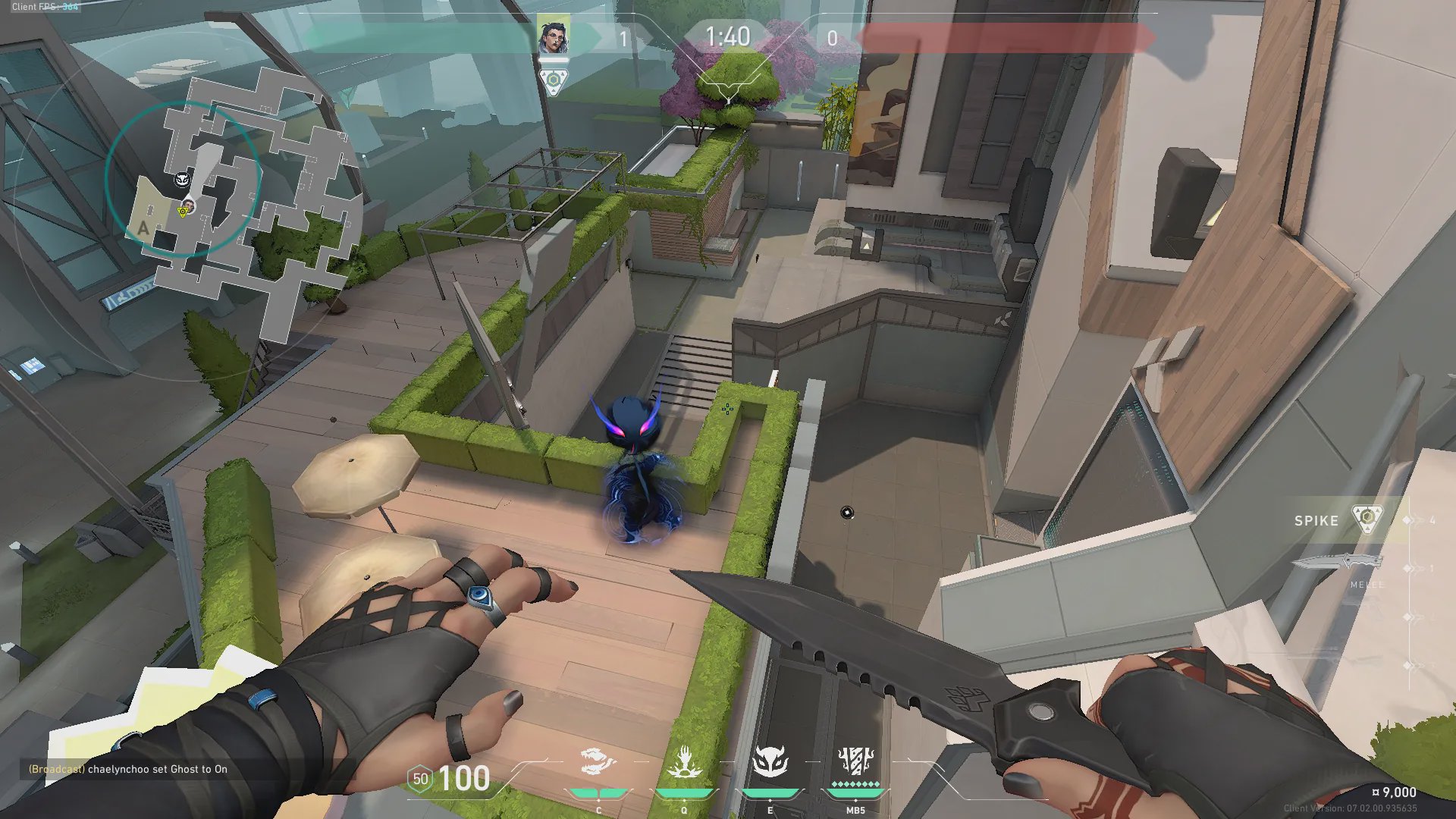Activate the Prowler ability icon
The width and height of the screenshot is (1456, 819).
point(598,761)
